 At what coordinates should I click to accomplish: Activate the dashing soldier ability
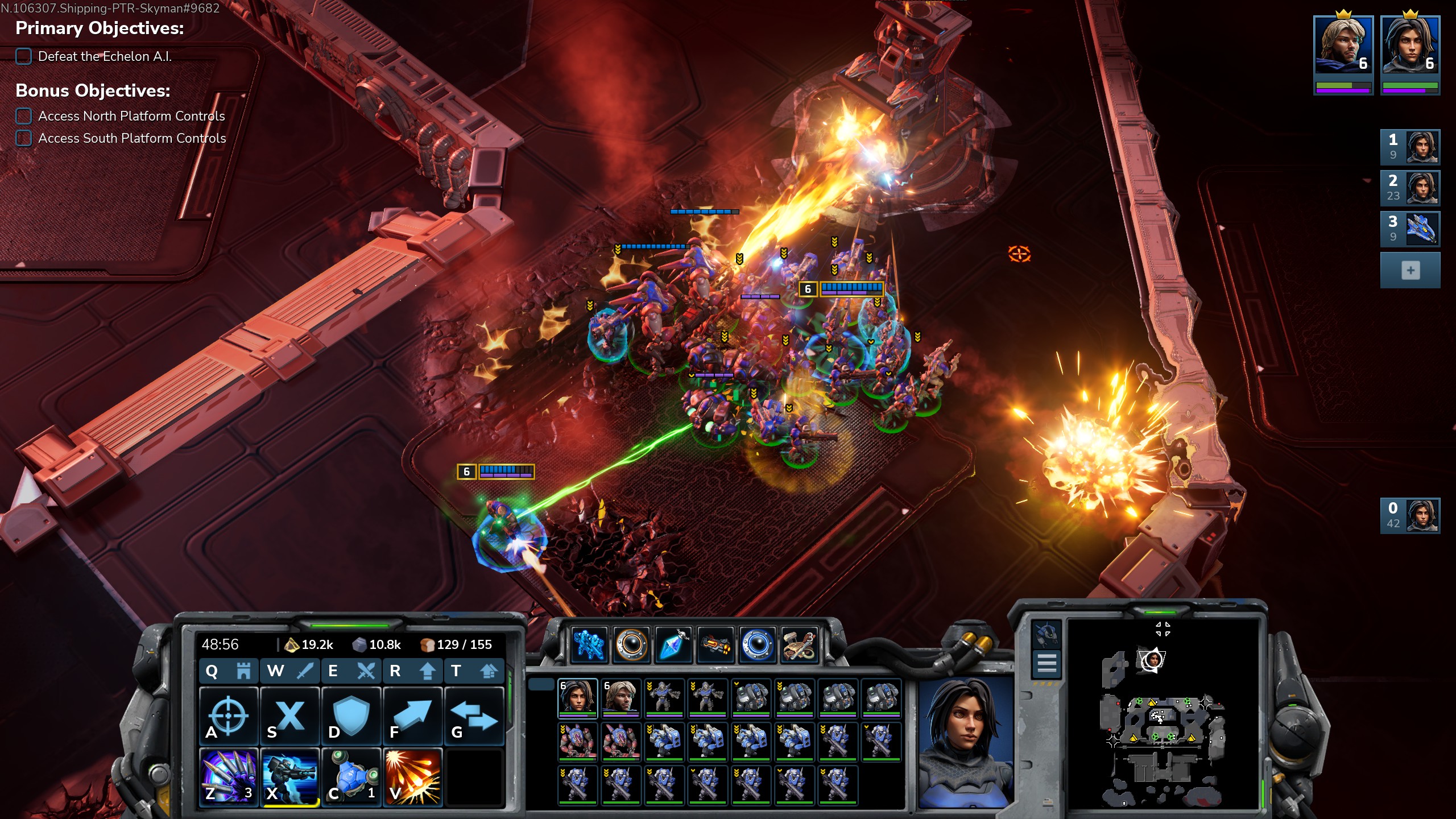pyautogui.click(x=290, y=777)
